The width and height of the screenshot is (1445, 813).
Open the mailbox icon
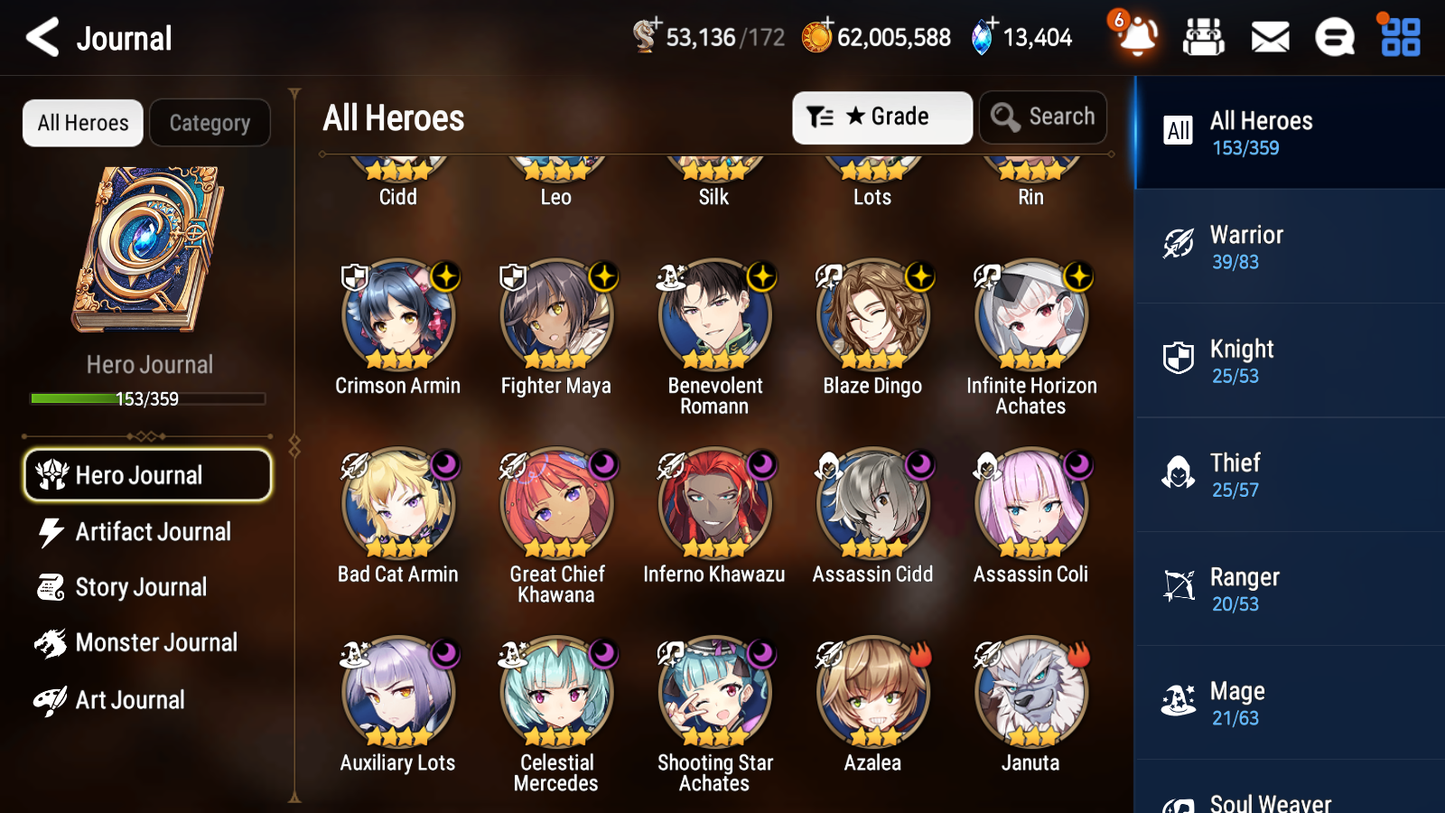coord(1269,36)
